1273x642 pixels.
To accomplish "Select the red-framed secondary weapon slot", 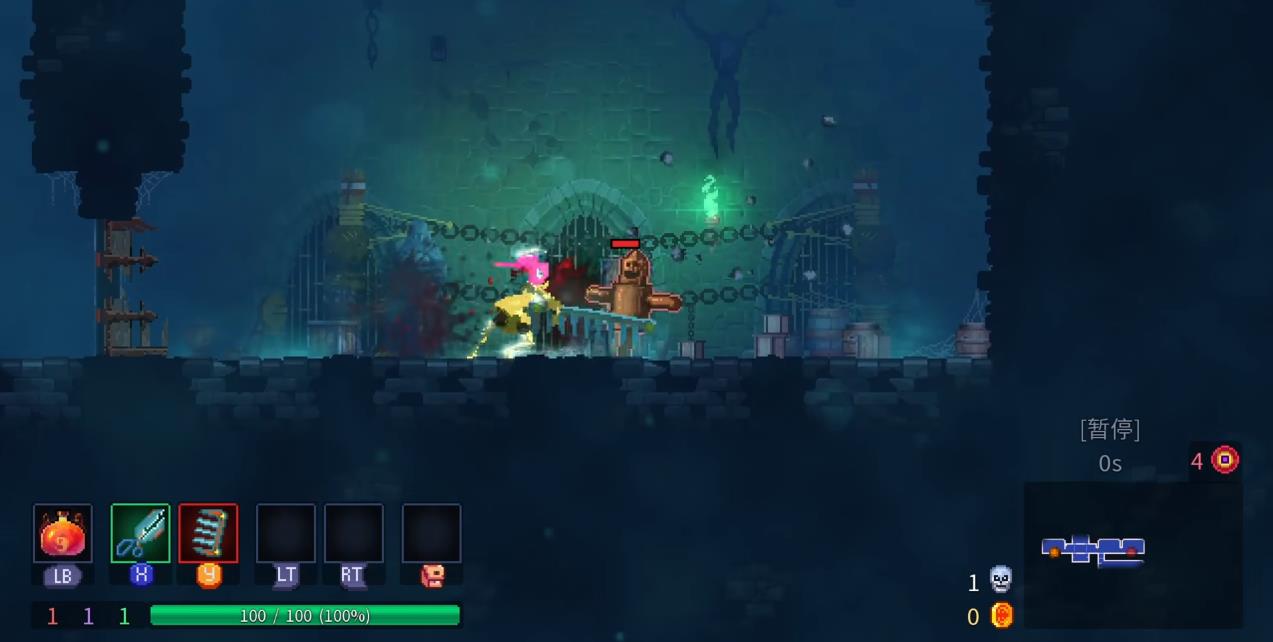I will coord(208,534).
